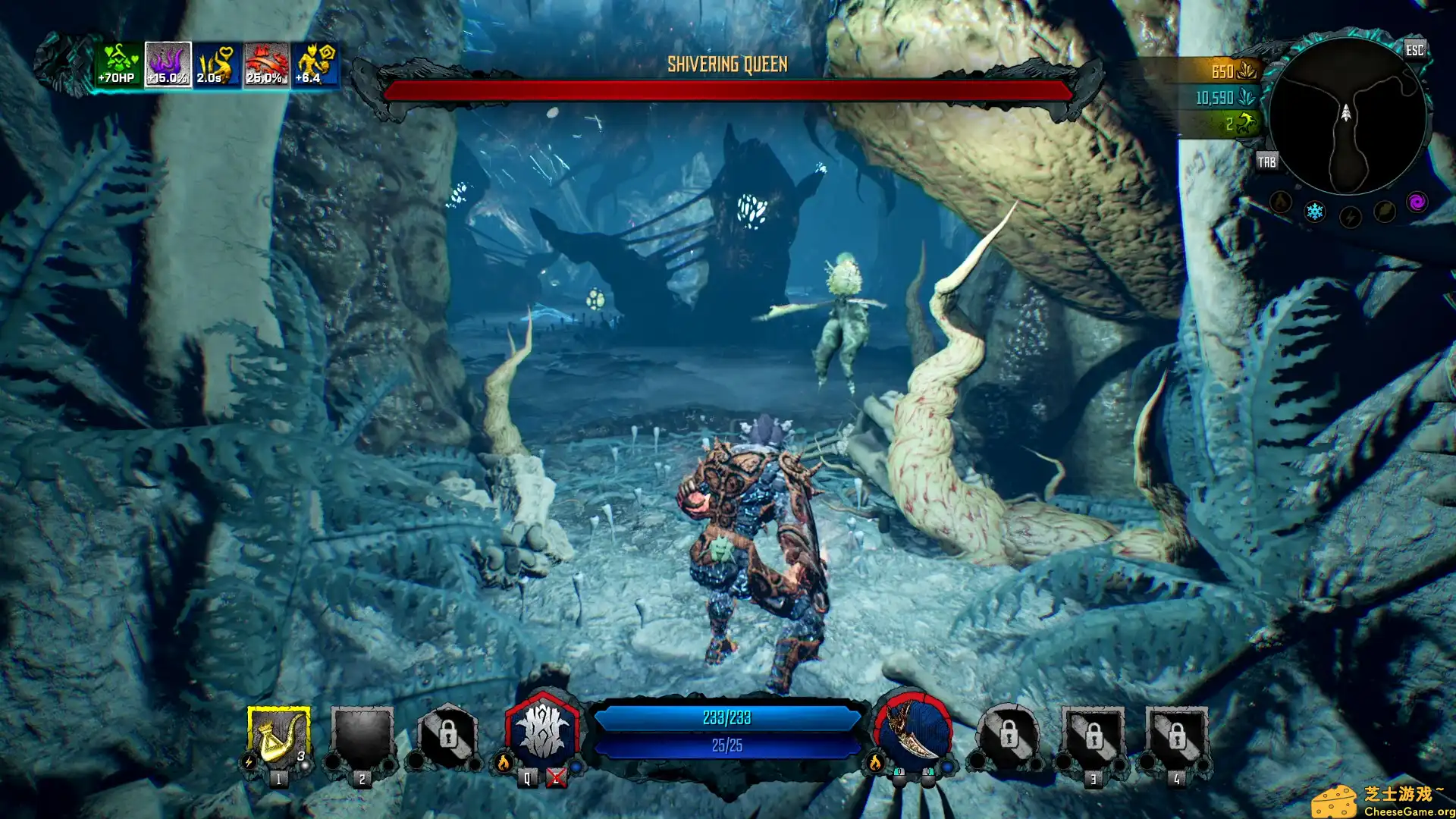Select the red 25.0% buff icon
Screen dimensions: 1456x819
(x=266, y=64)
